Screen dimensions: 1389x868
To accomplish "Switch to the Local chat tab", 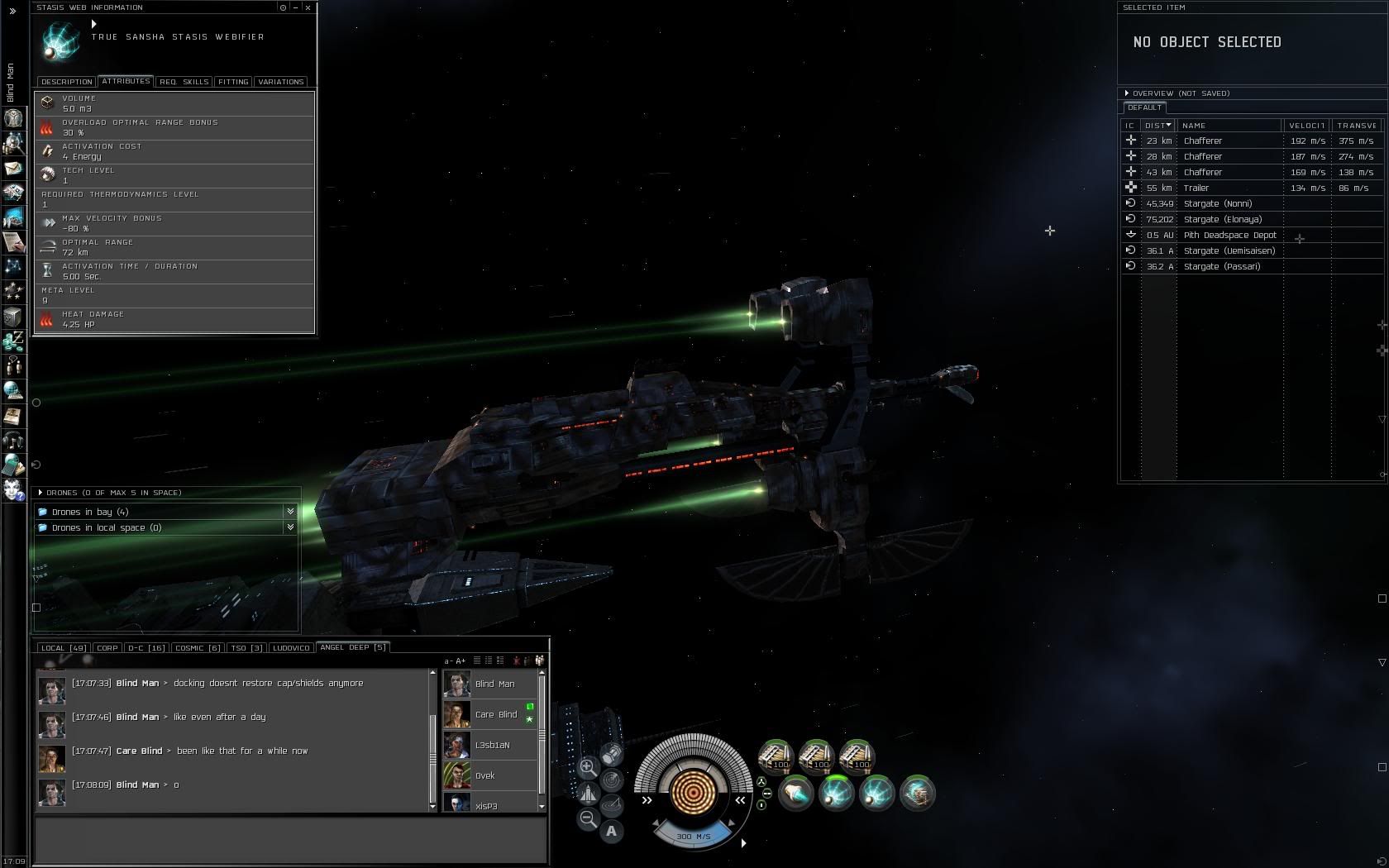I will click(x=64, y=648).
